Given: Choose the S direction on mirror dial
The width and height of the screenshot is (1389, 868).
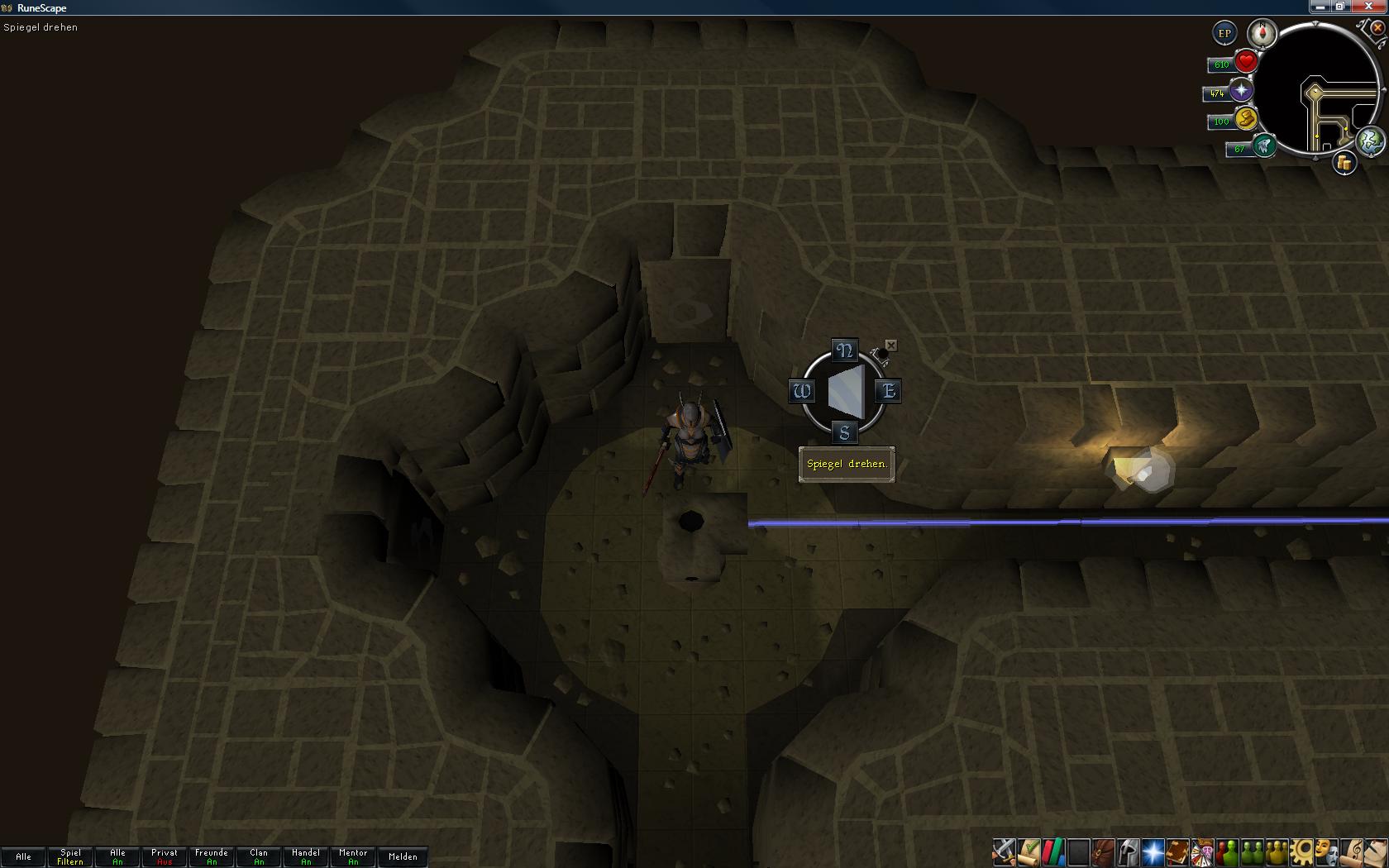Looking at the screenshot, I should tap(844, 432).
